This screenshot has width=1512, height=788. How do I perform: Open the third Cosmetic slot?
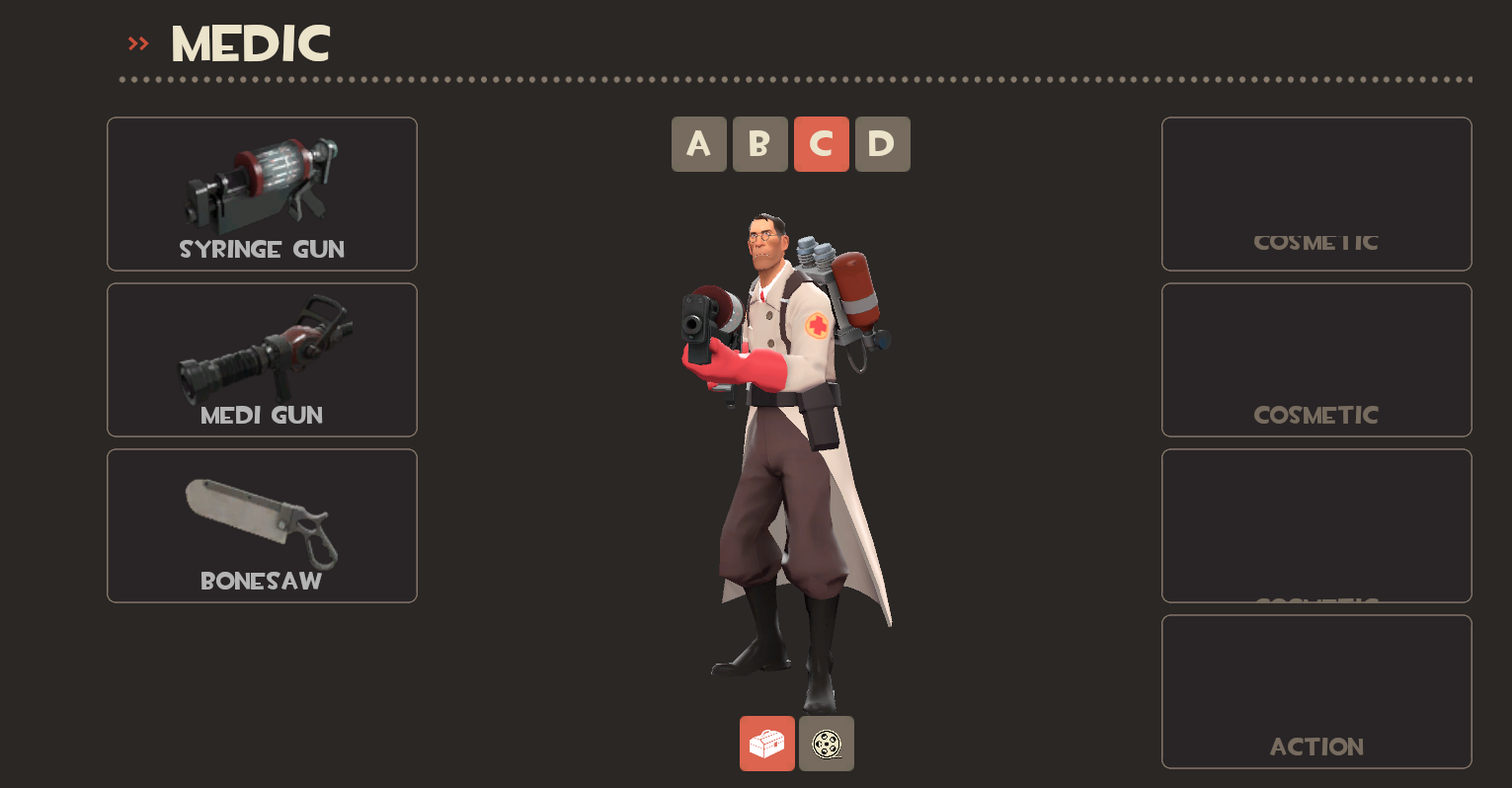click(x=1315, y=525)
